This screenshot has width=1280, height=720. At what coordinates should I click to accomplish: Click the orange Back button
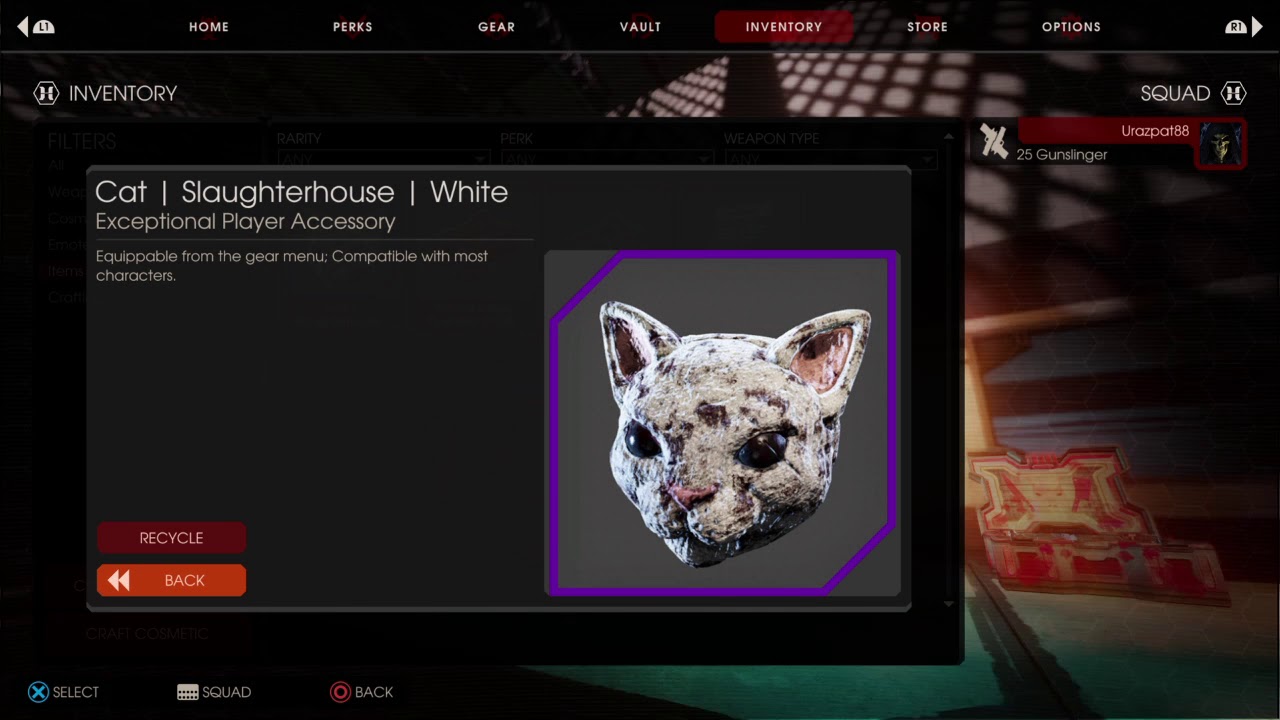pos(171,581)
